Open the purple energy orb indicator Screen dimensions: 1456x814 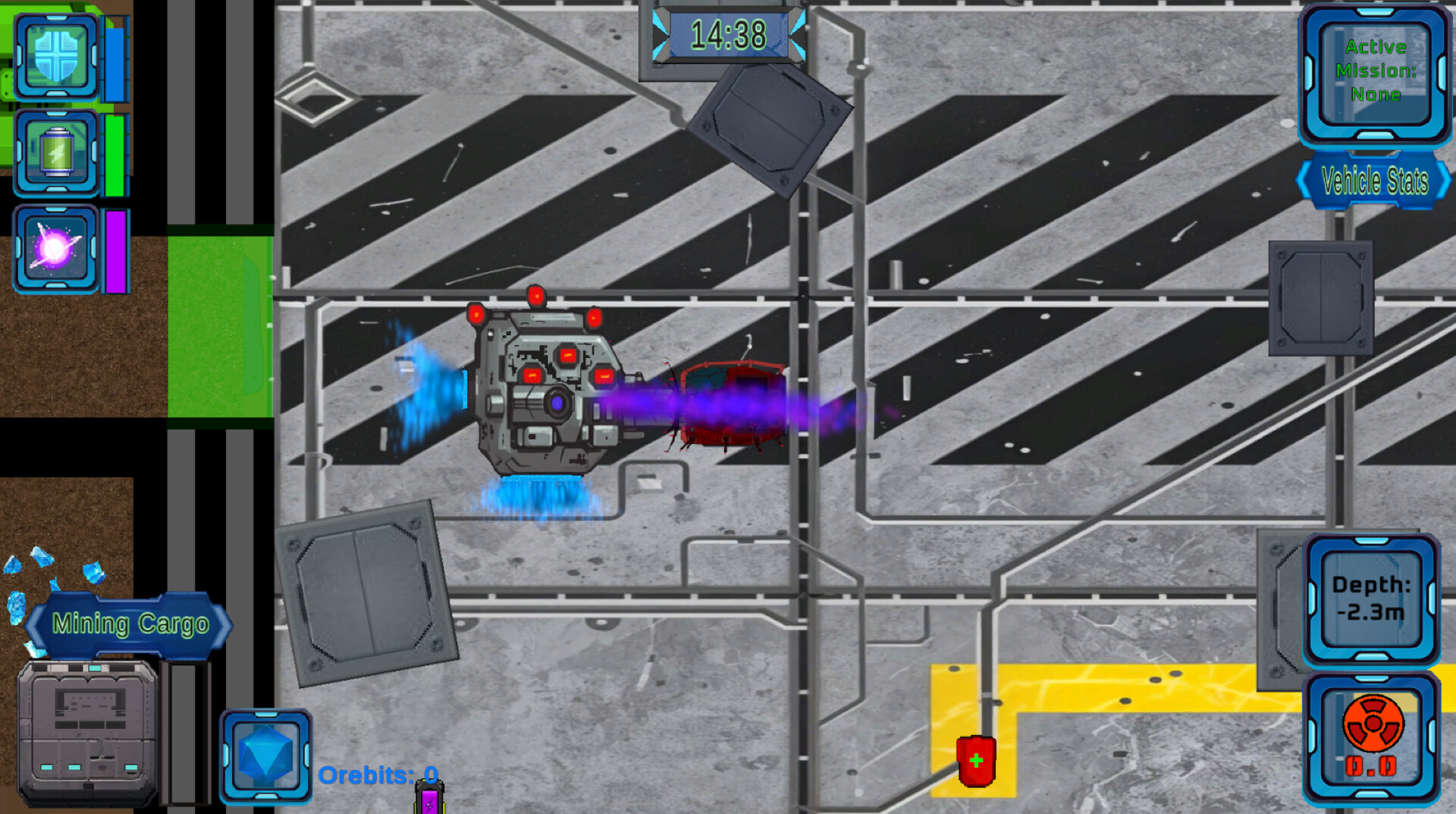tap(55, 247)
